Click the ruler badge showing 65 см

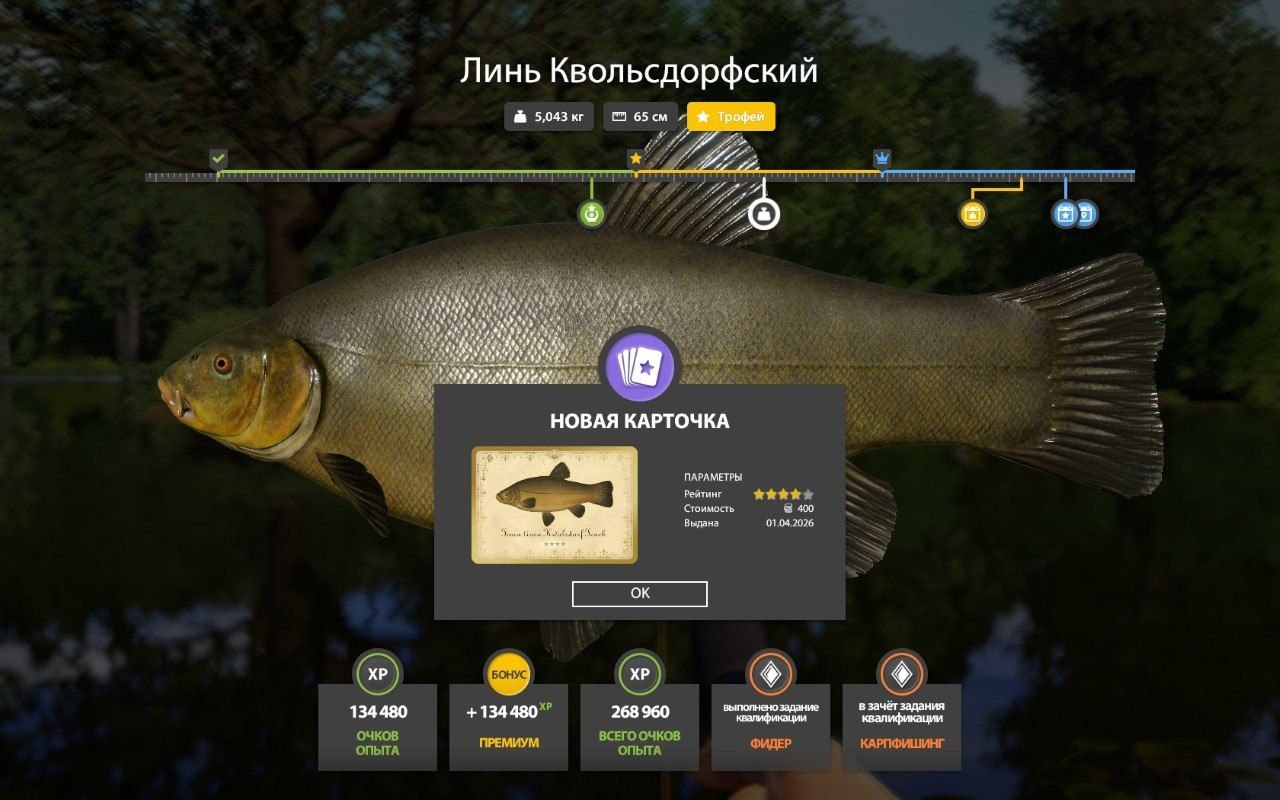[641, 117]
